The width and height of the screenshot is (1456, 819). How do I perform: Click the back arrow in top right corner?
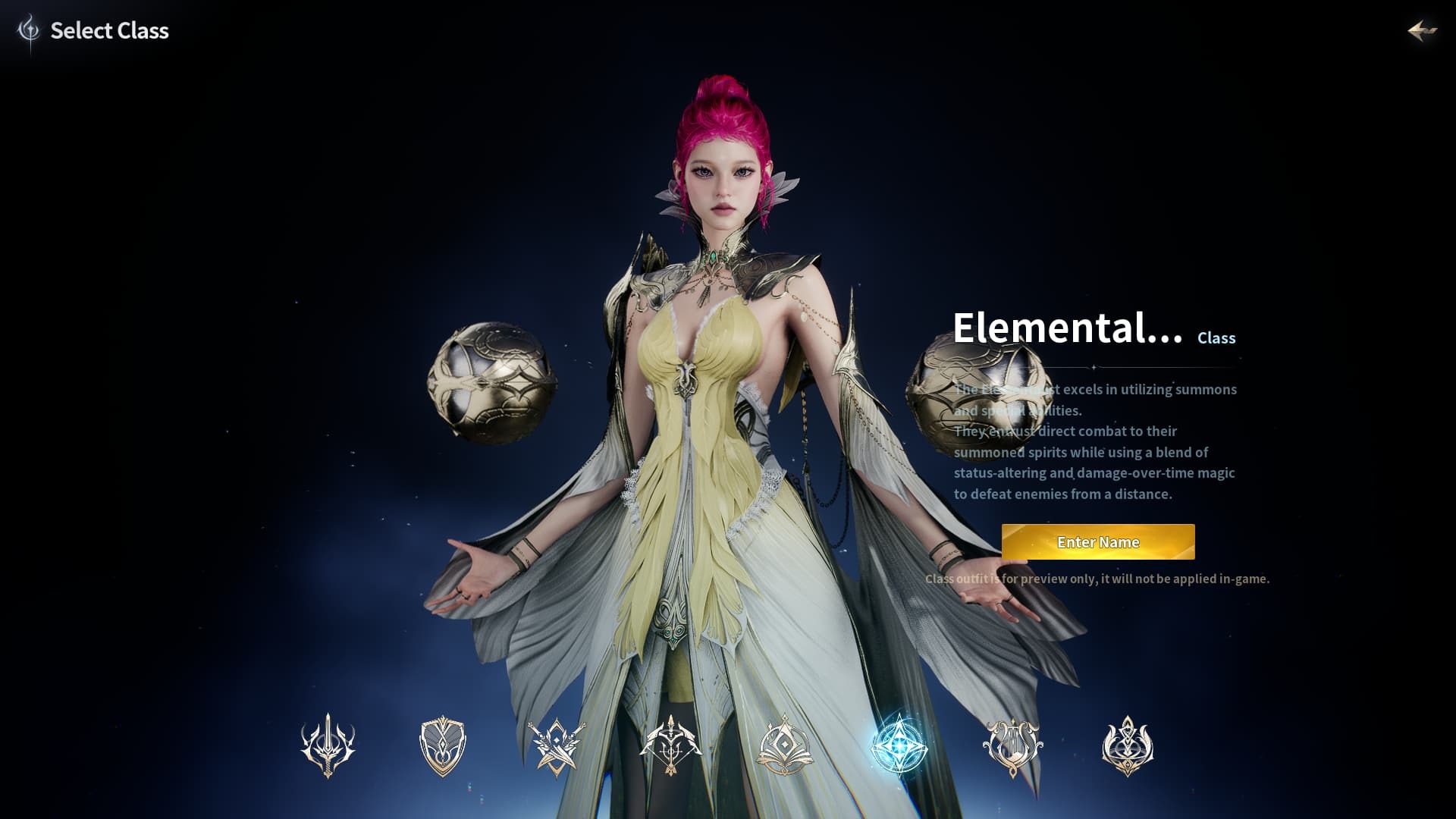1423,32
